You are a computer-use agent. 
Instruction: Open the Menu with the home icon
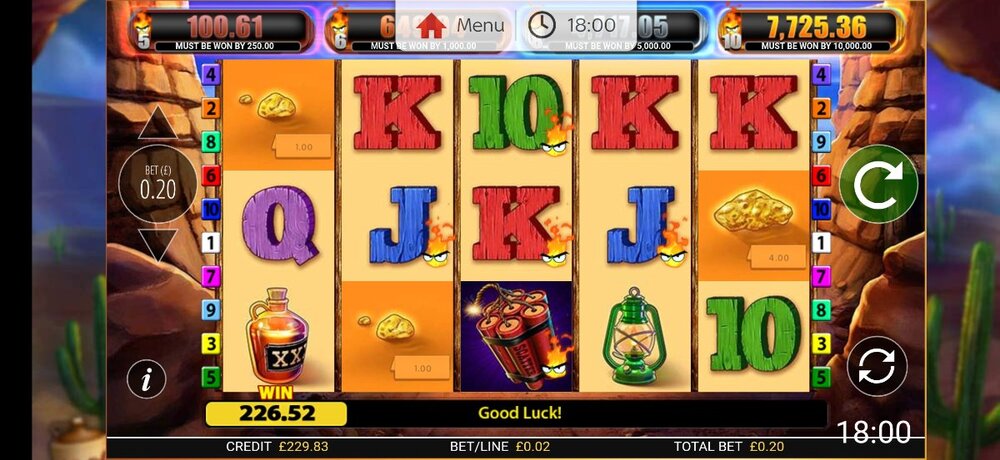tap(461, 25)
